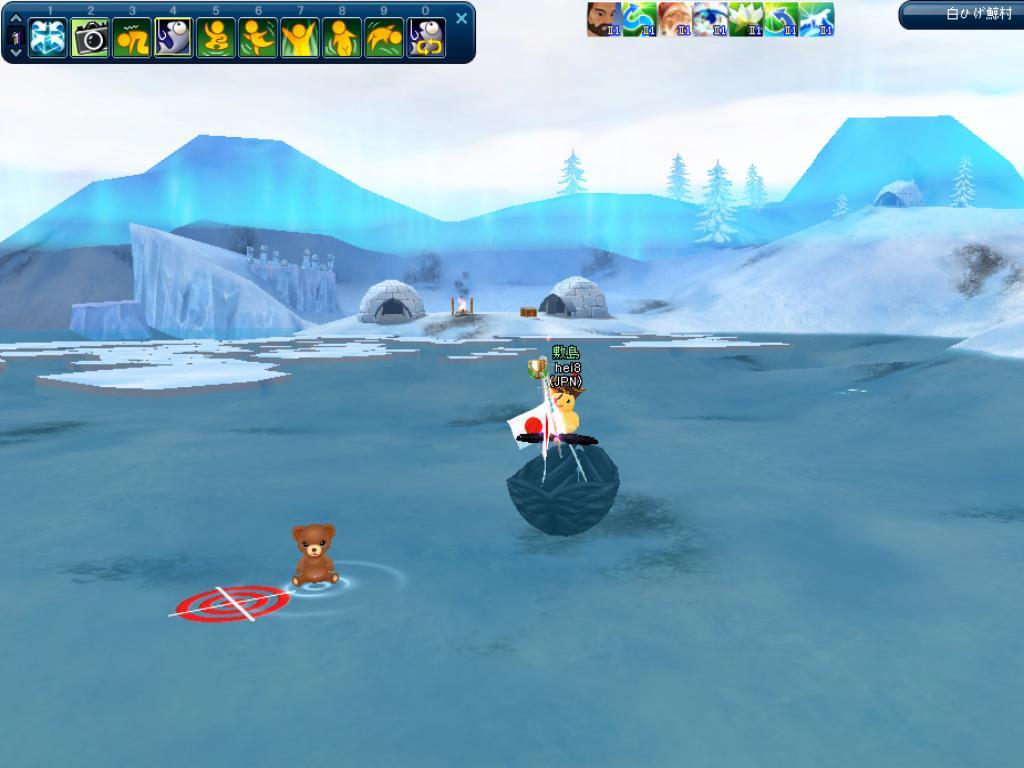1024x768 pixels.
Task: Trigger the bowing figure emote
Action: point(132,38)
